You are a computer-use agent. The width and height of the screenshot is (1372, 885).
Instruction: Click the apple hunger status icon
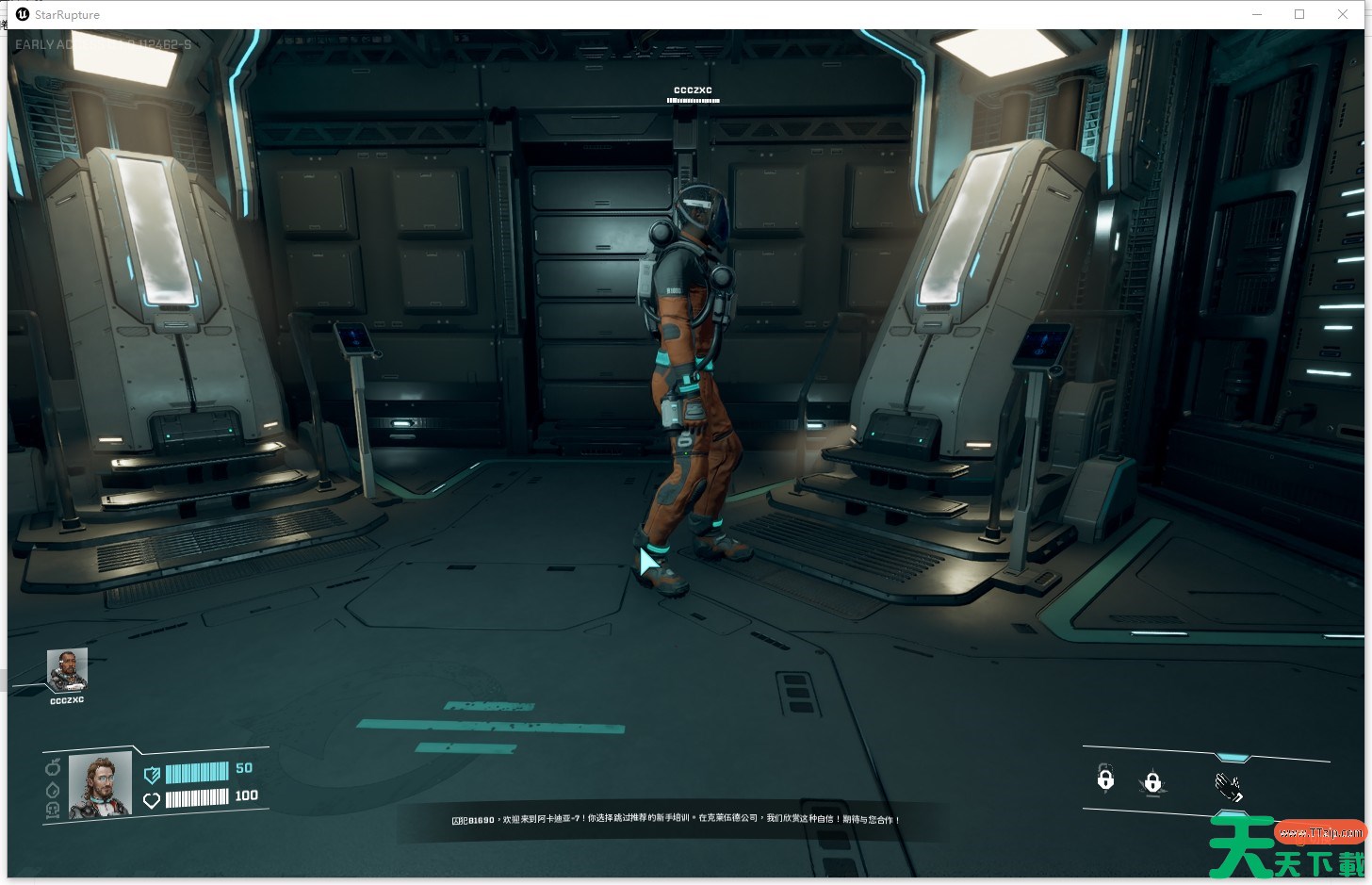pos(54,766)
